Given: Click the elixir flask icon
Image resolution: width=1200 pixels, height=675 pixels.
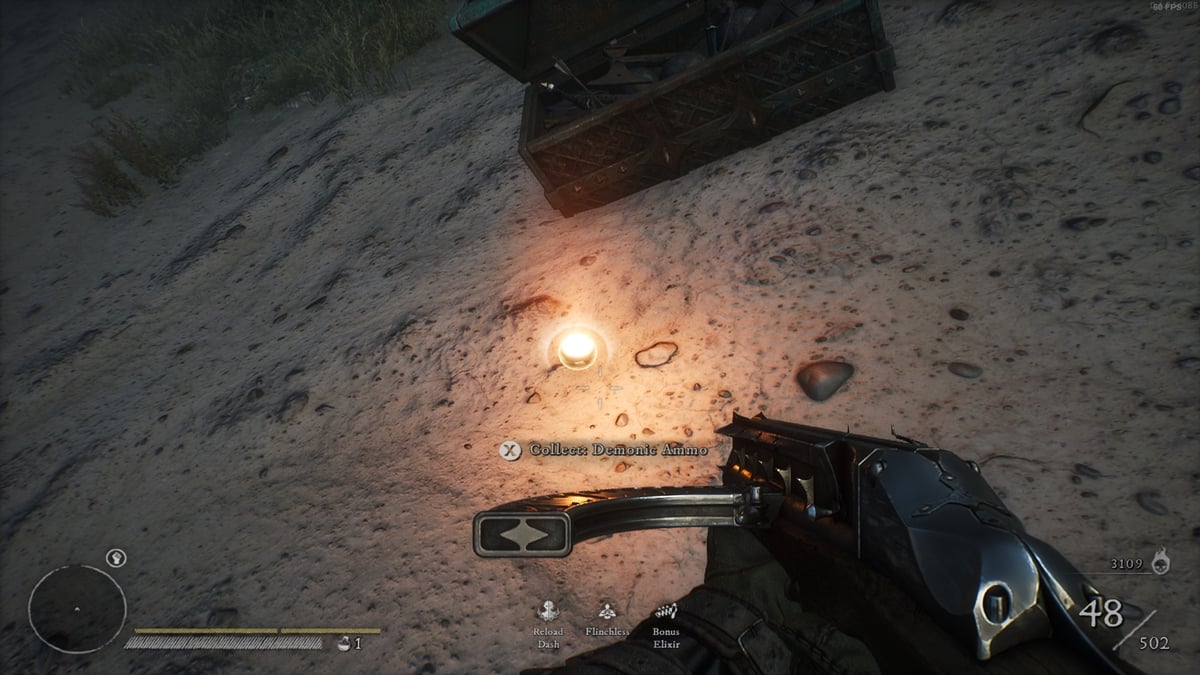Looking at the screenshot, I should click(x=344, y=643).
